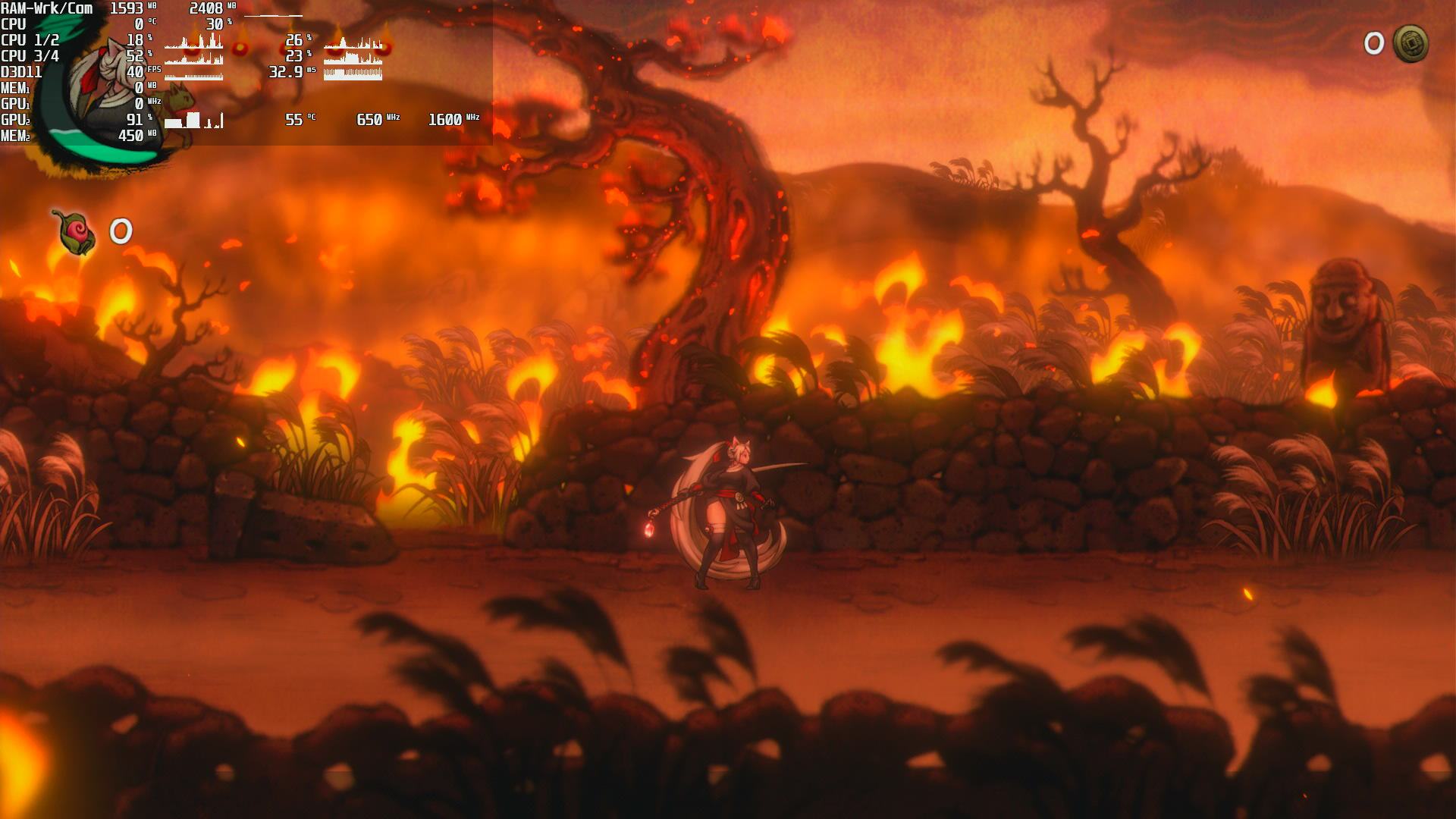Click the bronze coin currency icon
Image resolution: width=1456 pixels, height=819 pixels.
(1410, 44)
